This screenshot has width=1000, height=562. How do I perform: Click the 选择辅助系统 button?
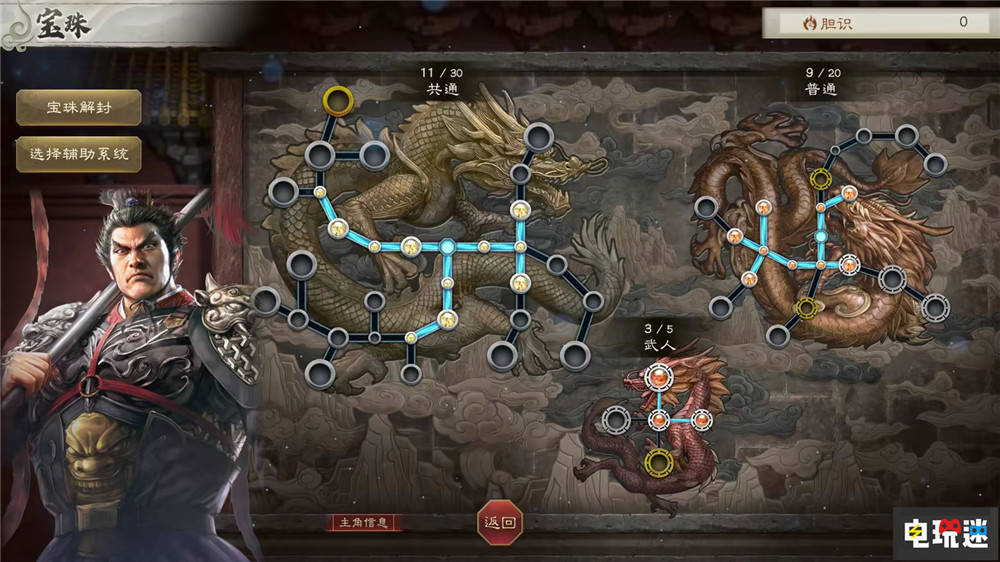click(x=79, y=155)
